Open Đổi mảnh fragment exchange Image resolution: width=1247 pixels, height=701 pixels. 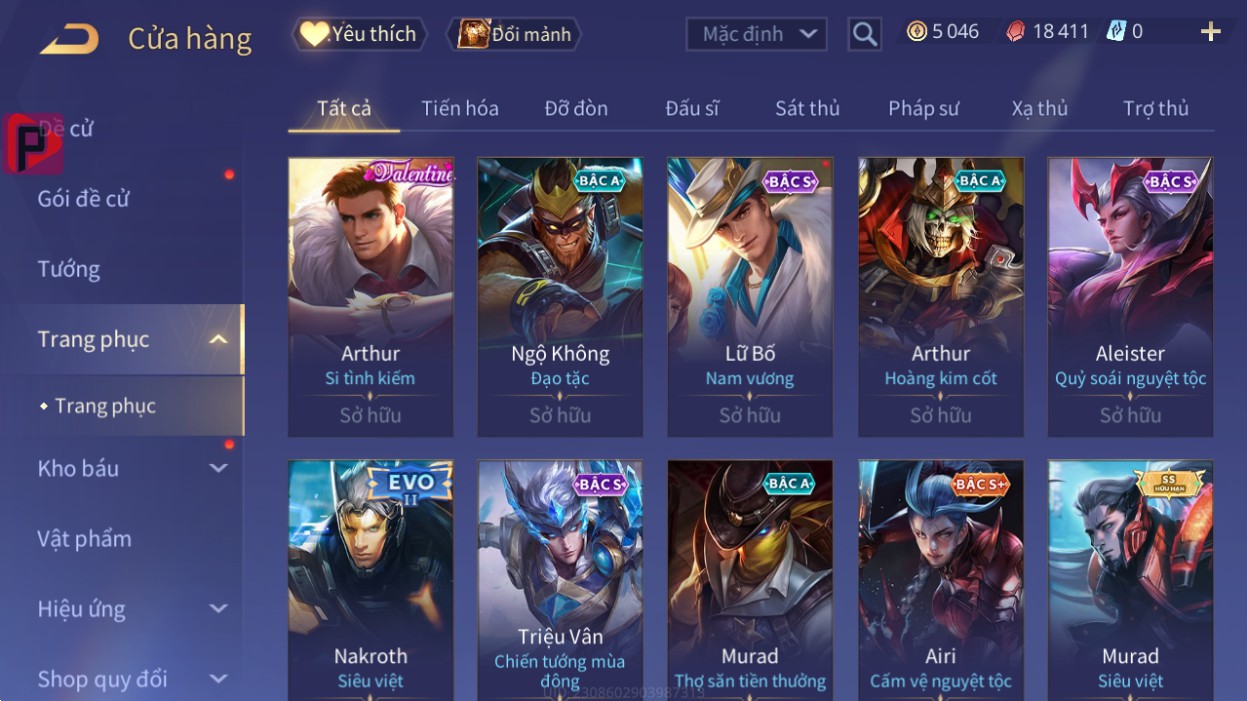[514, 34]
